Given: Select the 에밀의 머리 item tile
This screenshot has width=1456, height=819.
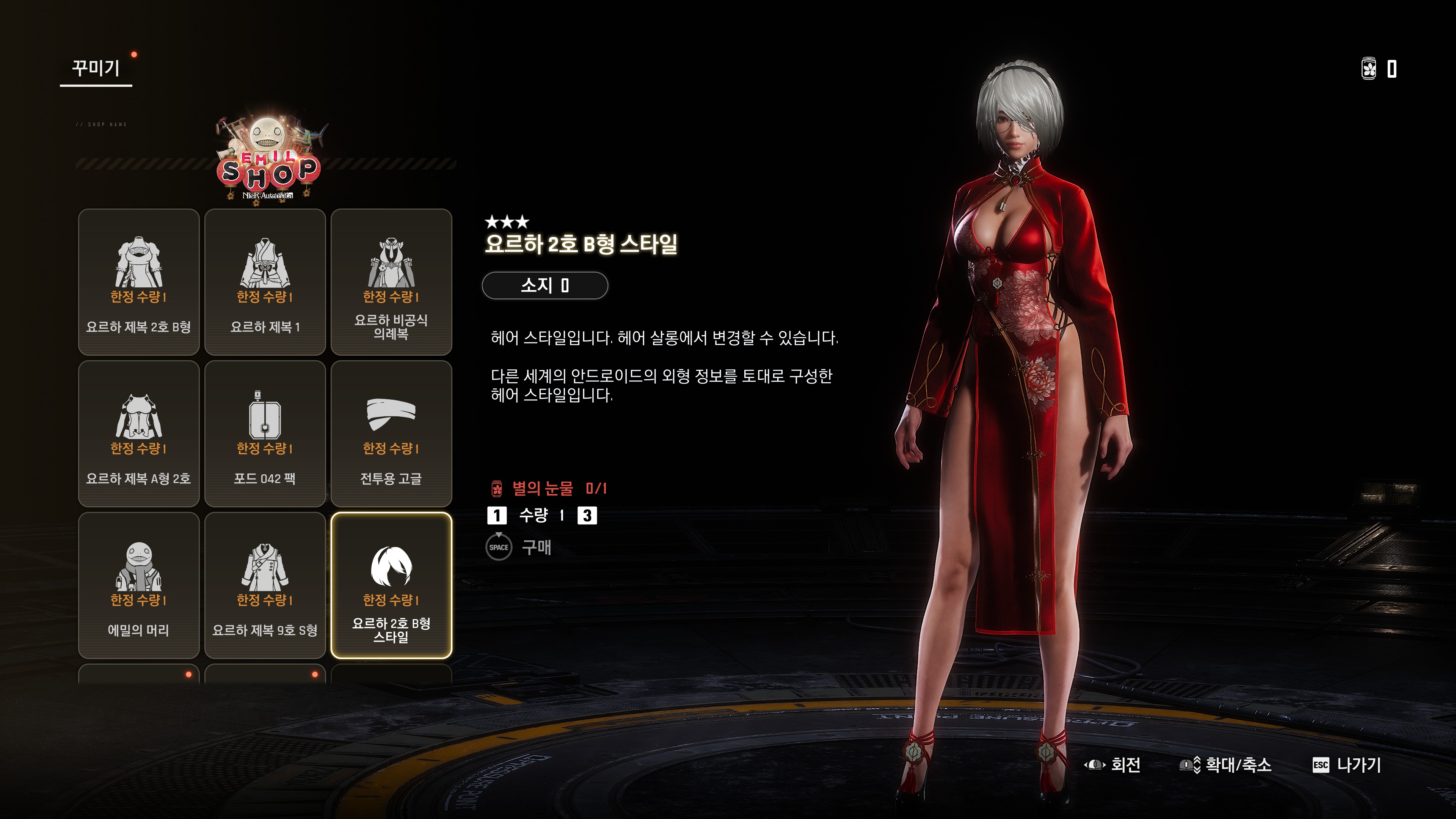Looking at the screenshot, I should [x=138, y=585].
